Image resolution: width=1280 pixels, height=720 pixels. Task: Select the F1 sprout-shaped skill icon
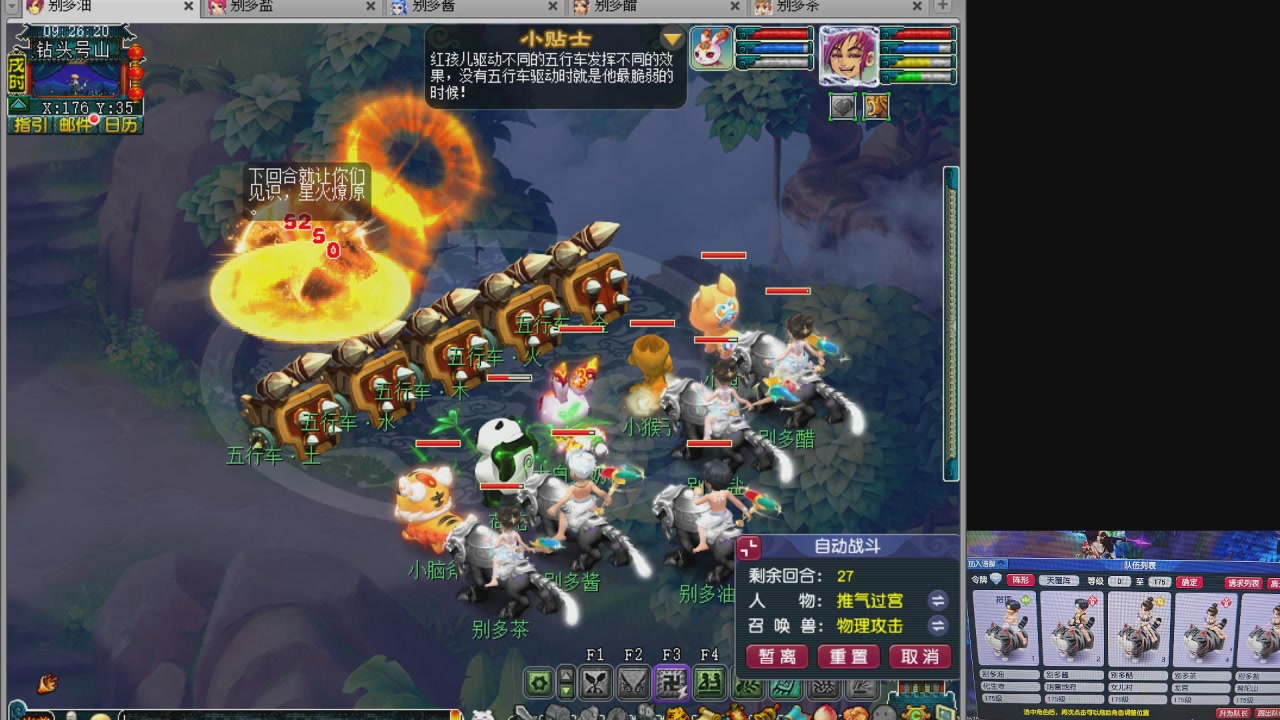click(x=596, y=682)
